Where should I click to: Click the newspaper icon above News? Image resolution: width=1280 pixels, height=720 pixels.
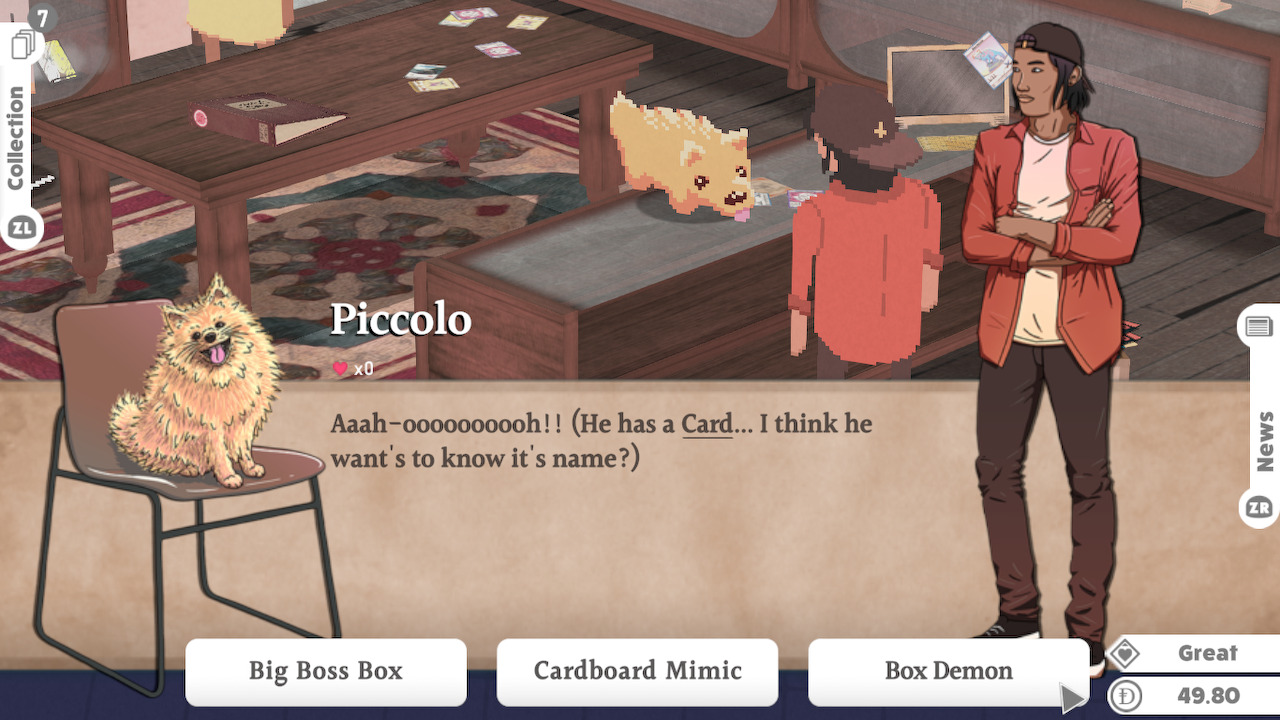1257,325
